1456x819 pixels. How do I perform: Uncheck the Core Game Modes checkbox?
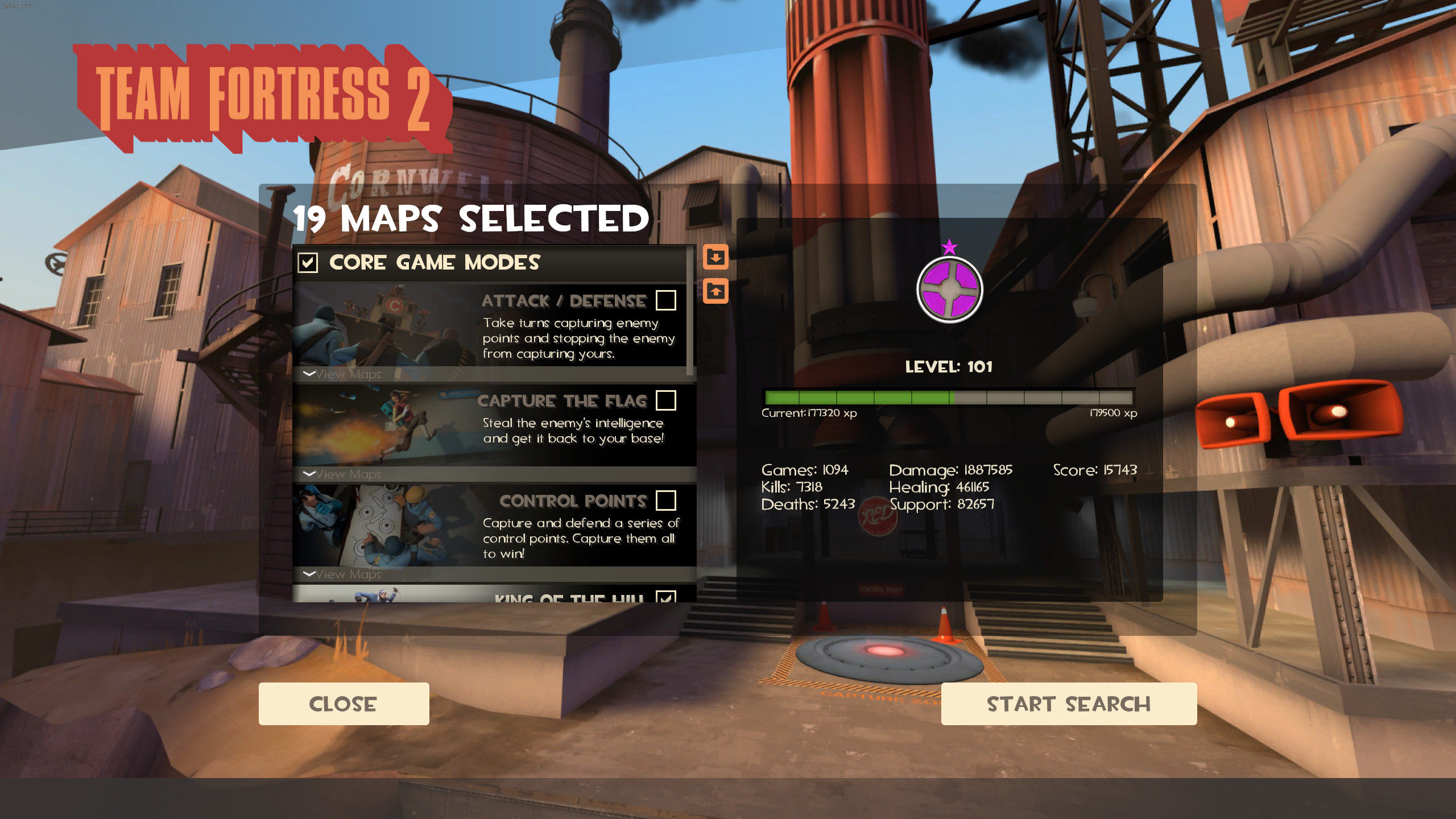click(x=308, y=263)
